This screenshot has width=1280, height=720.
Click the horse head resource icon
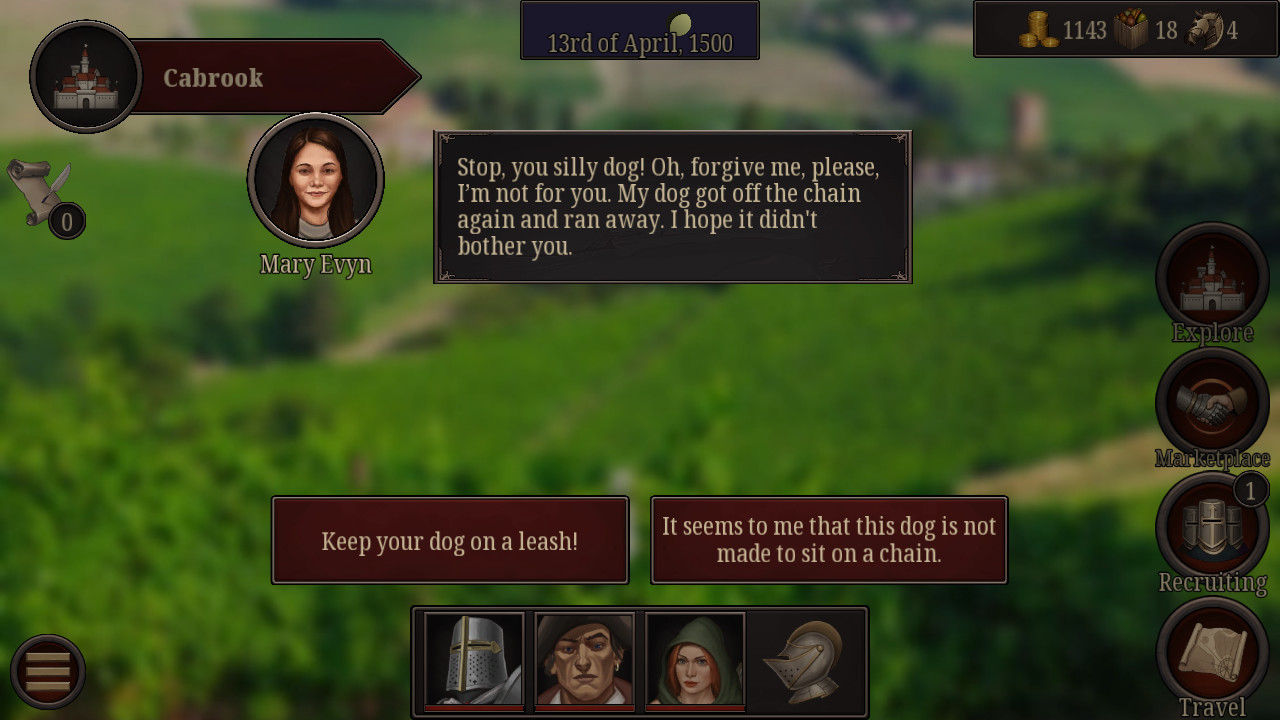tap(1209, 29)
